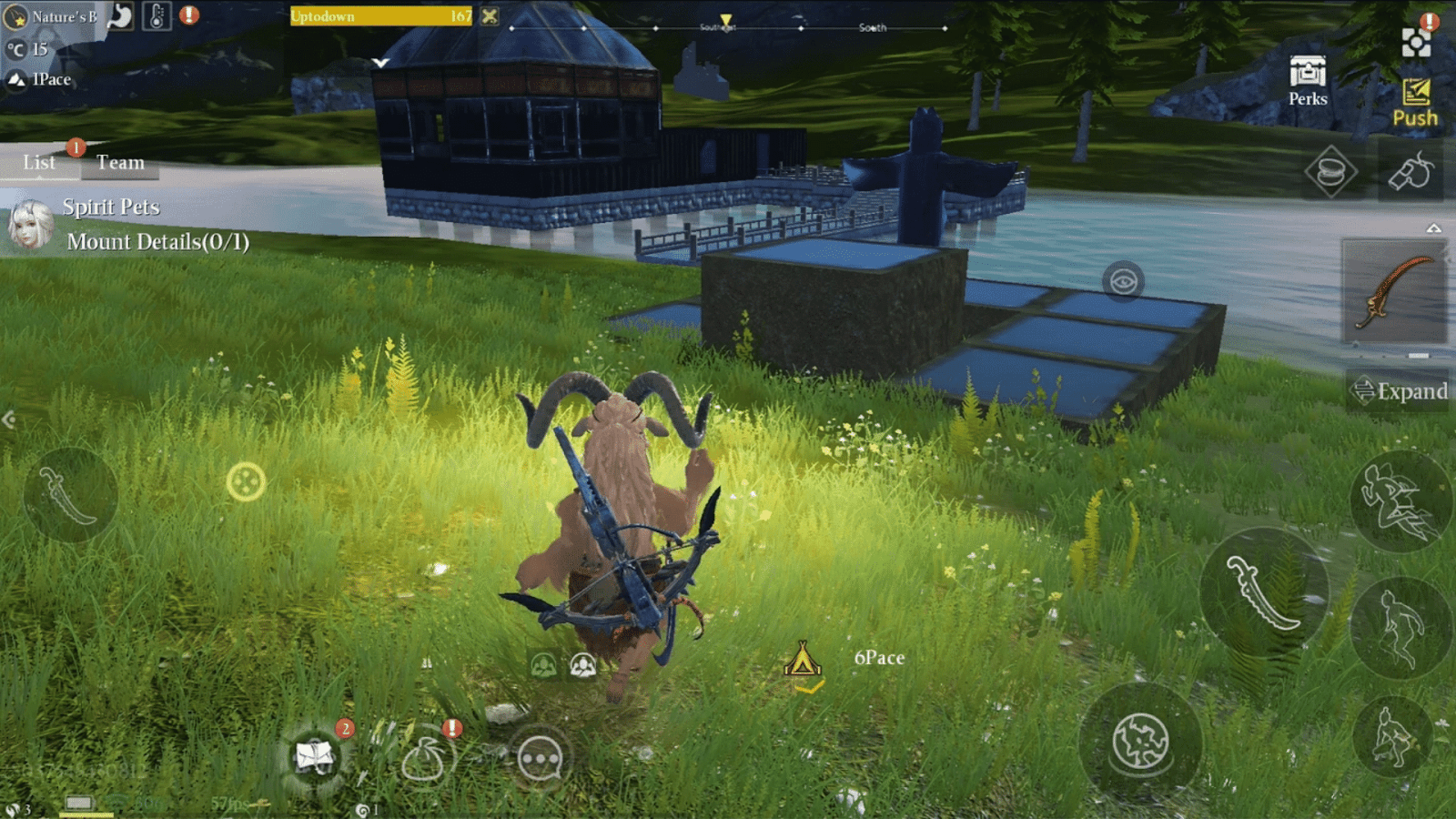
Task: Select the curved sword weapon slot
Action: (x=1394, y=291)
